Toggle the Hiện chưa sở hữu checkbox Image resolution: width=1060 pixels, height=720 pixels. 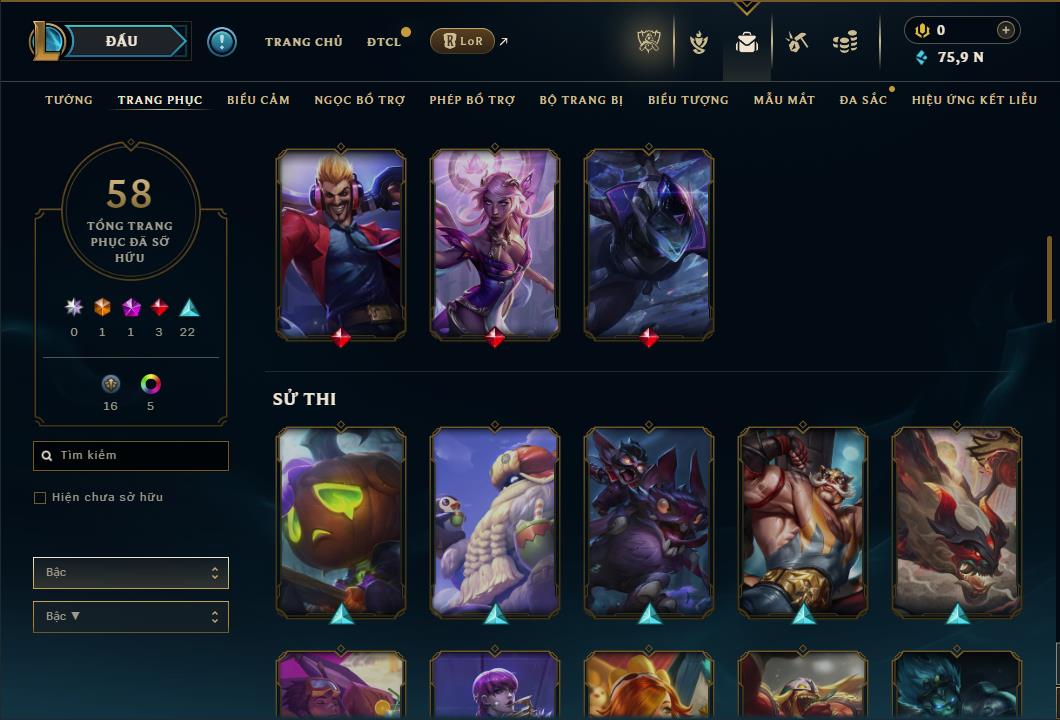40,498
